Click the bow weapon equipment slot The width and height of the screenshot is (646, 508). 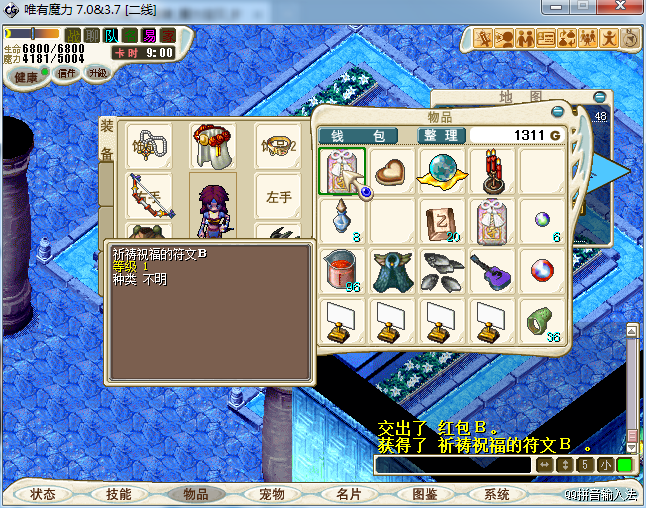[x=148, y=195]
